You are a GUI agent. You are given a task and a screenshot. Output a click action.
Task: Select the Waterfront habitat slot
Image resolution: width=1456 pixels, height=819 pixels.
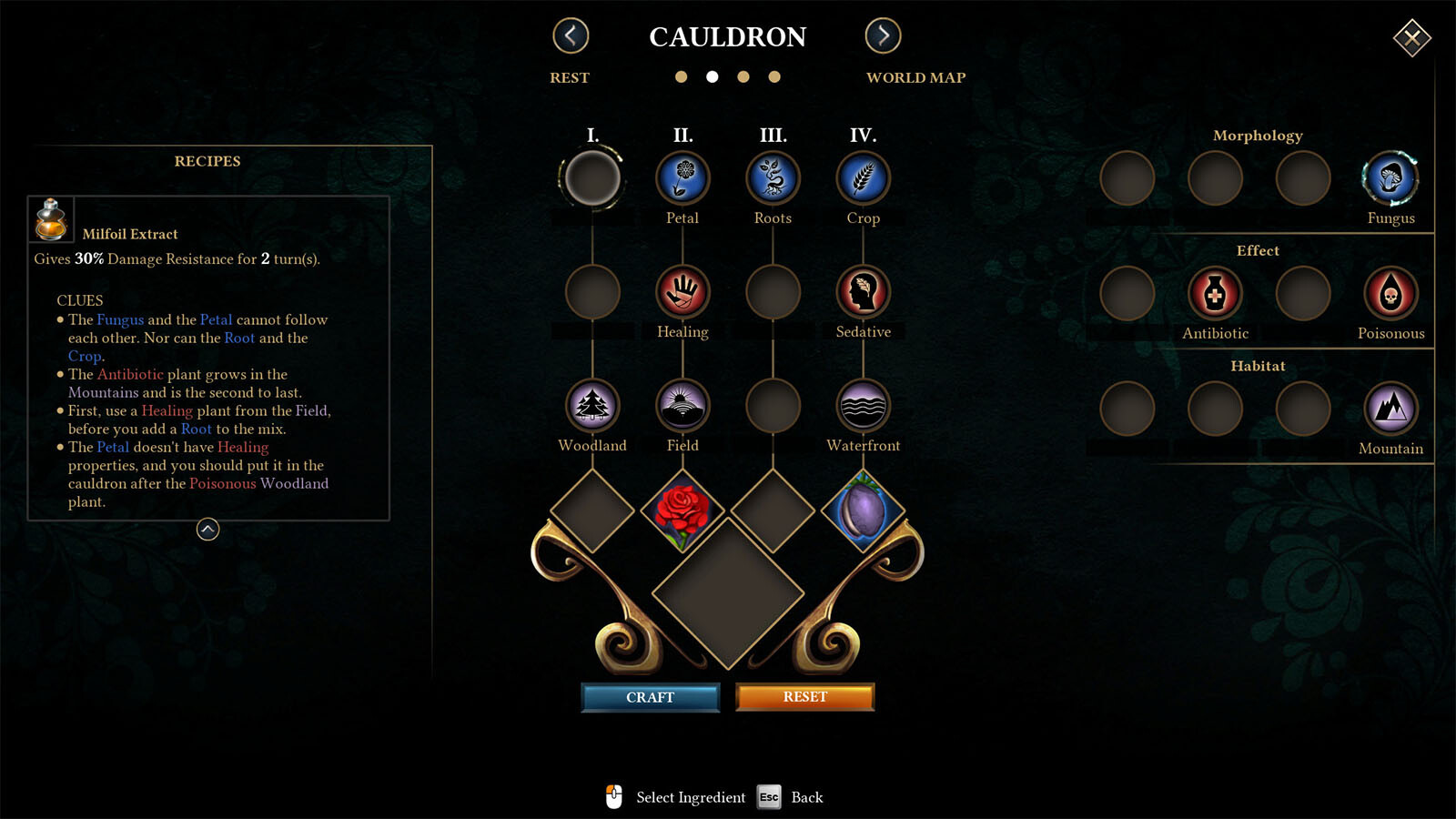pyautogui.click(x=863, y=406)
